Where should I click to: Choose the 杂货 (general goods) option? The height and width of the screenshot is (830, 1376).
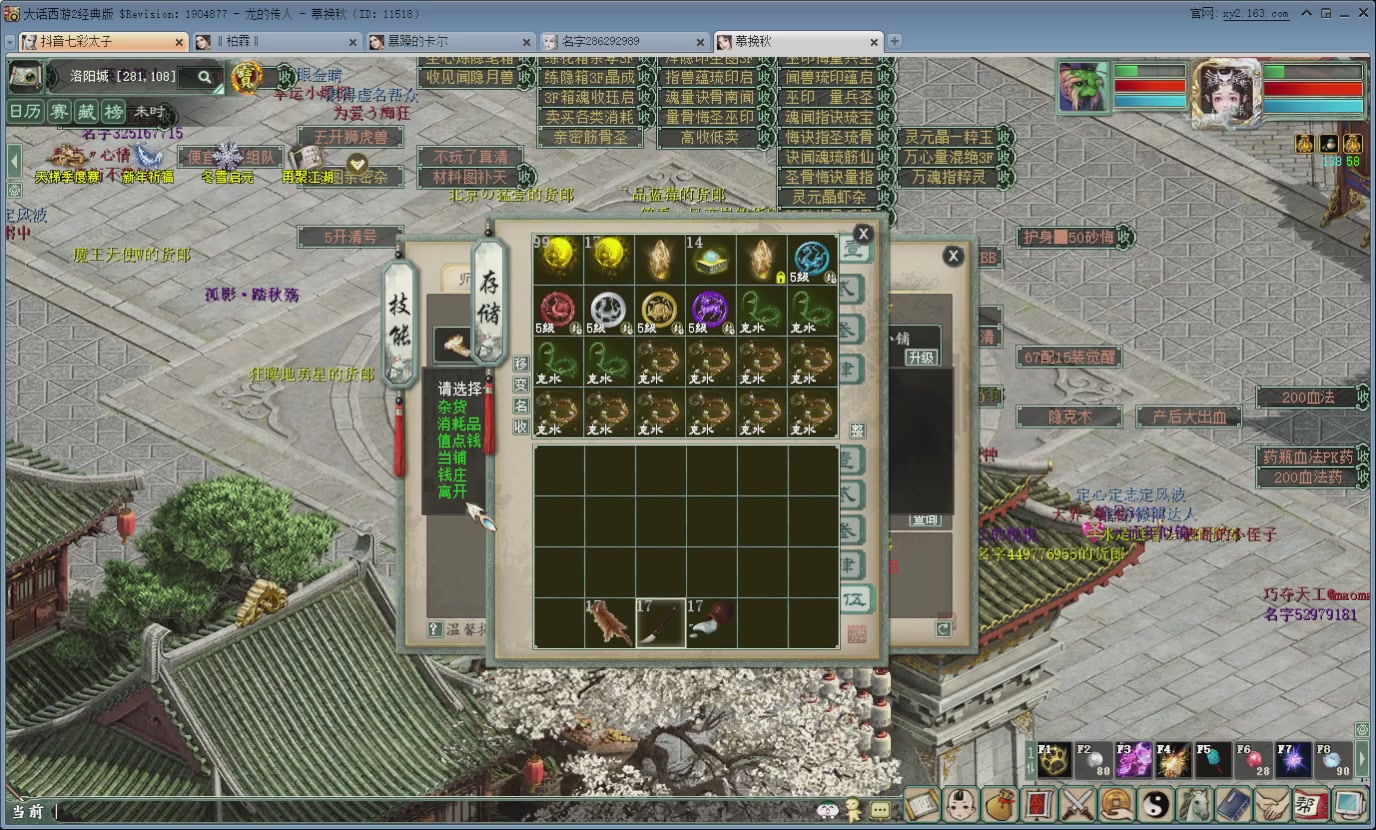452,407
